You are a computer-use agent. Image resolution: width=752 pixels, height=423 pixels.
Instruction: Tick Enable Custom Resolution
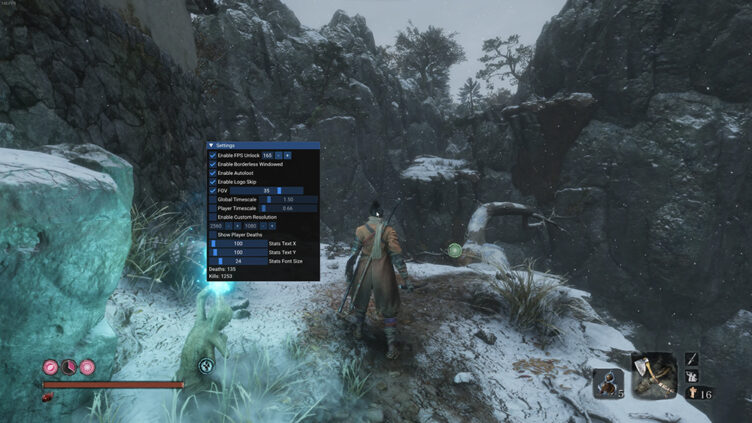(212, 217)
